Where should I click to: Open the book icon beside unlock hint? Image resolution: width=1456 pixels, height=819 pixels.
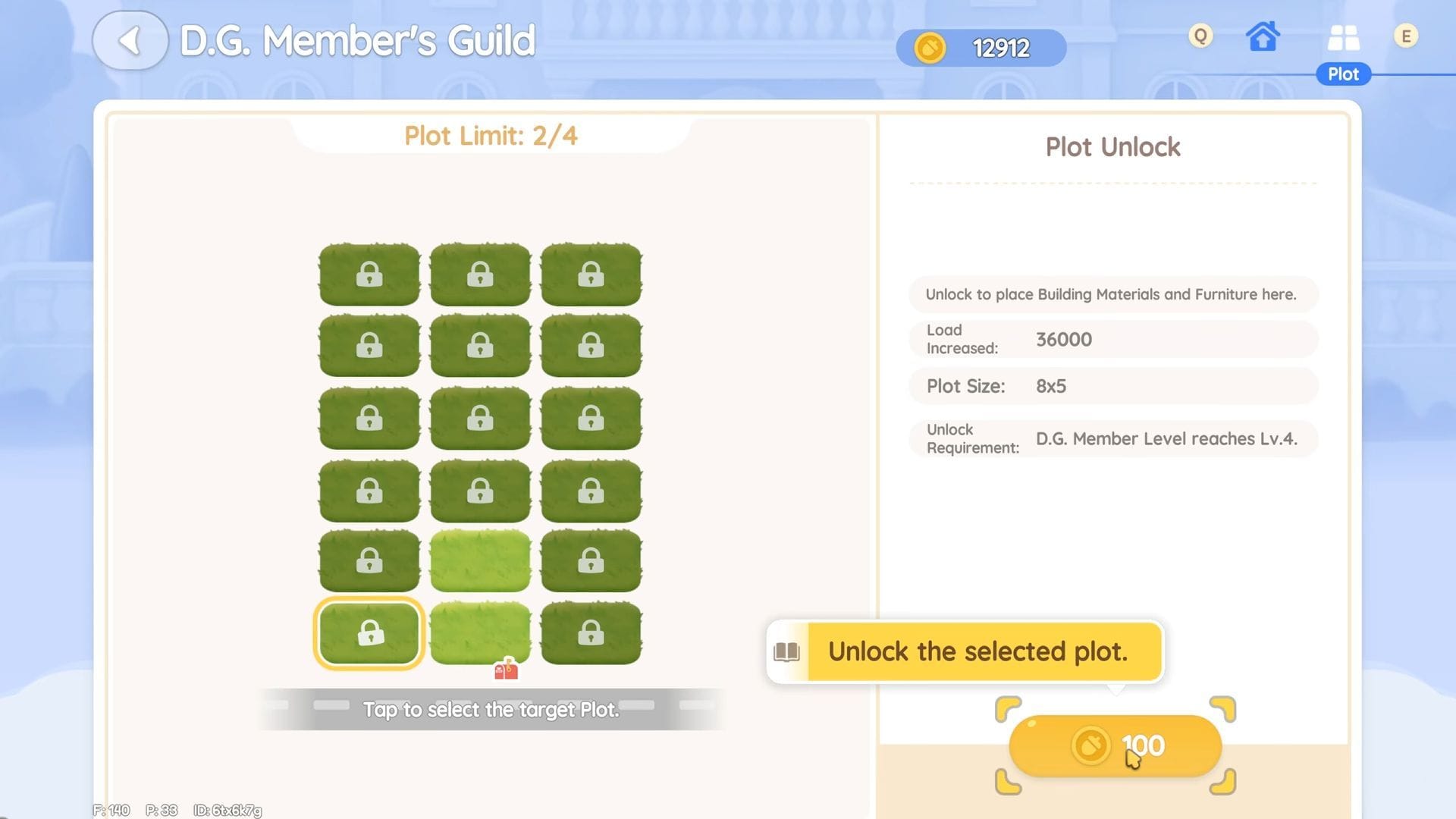click(786, 652)
